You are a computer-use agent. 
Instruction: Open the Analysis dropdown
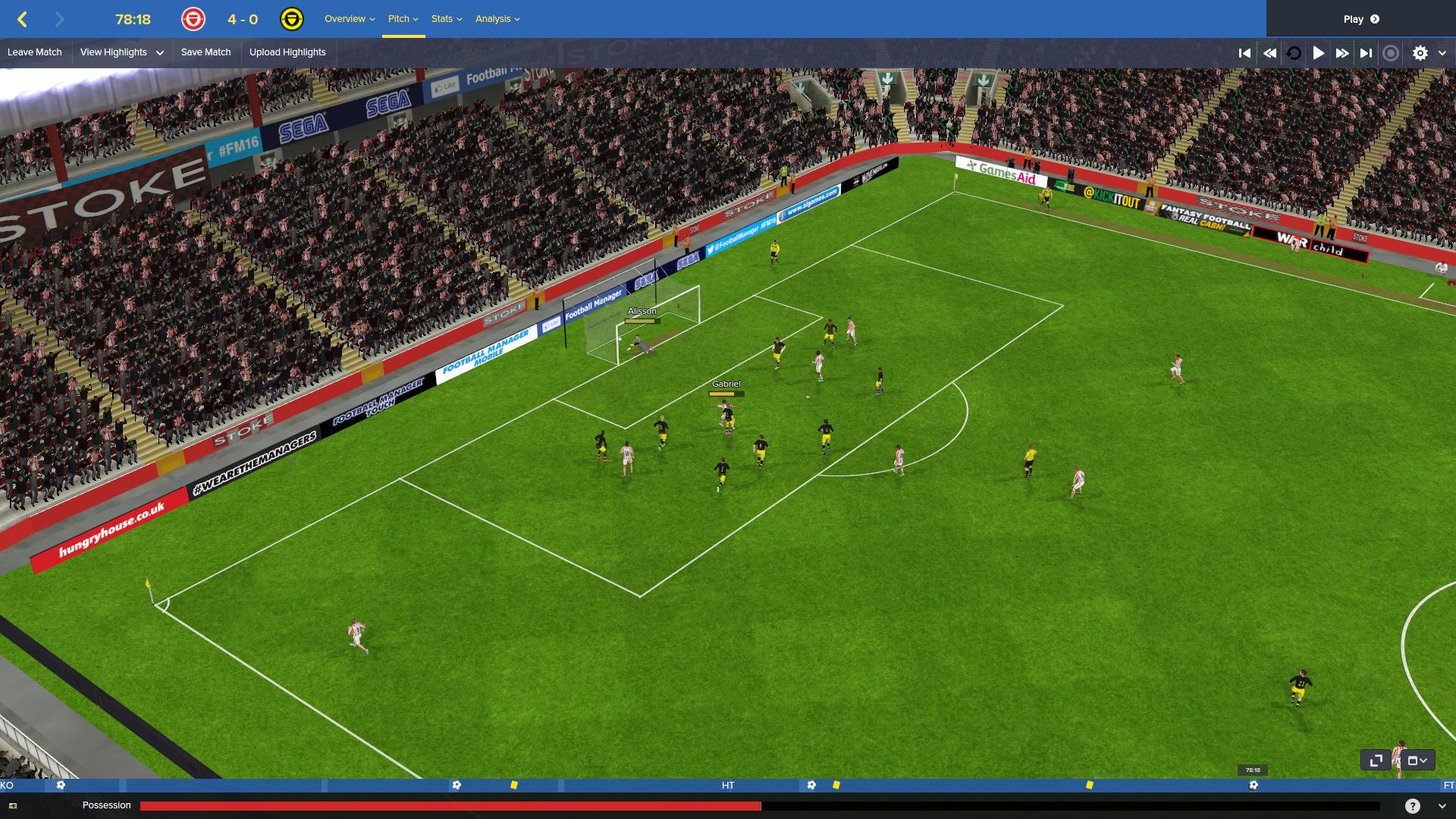pos(497,19)
